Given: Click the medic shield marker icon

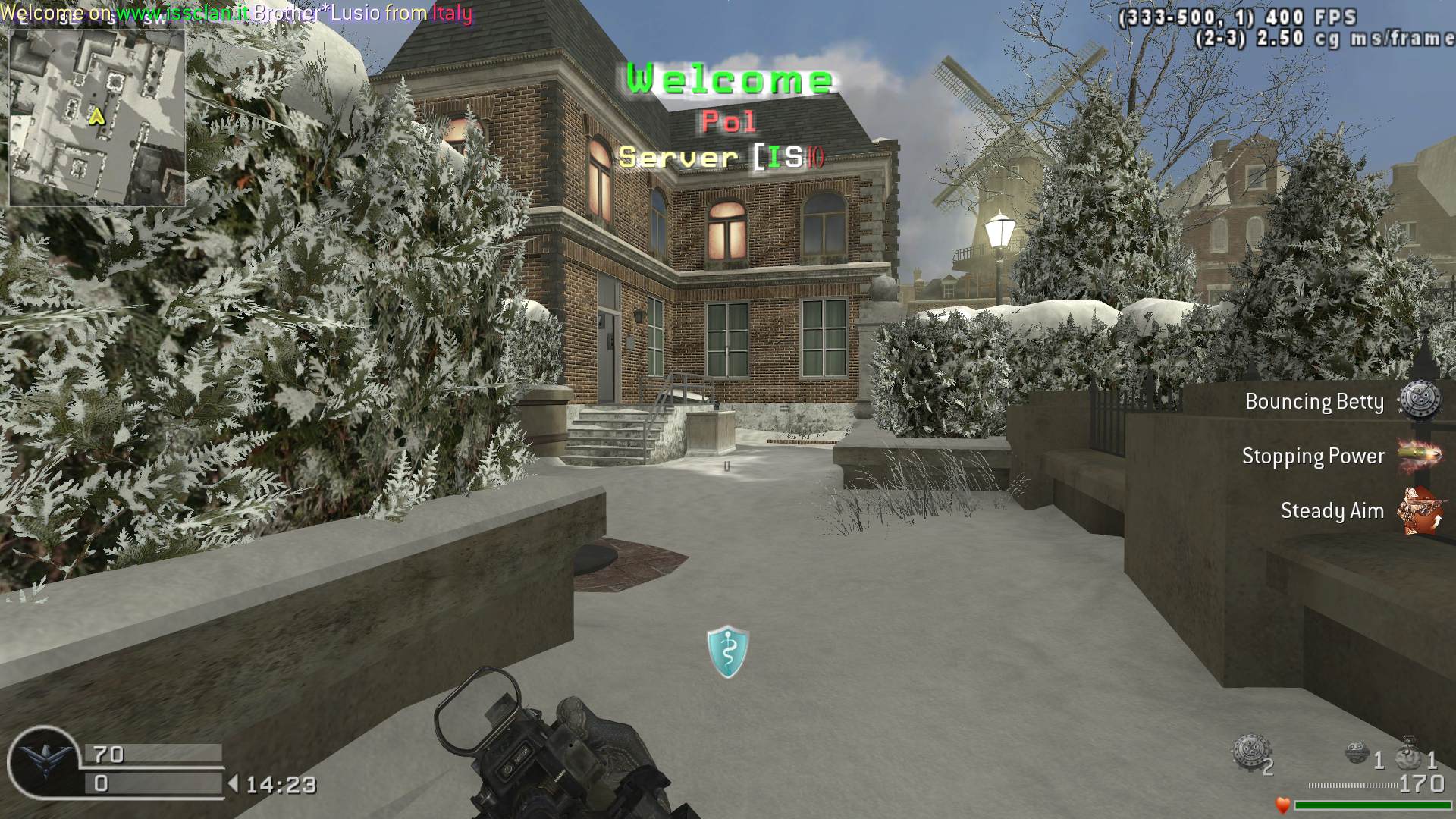Looking at the screenshot, I should (728, 651).
